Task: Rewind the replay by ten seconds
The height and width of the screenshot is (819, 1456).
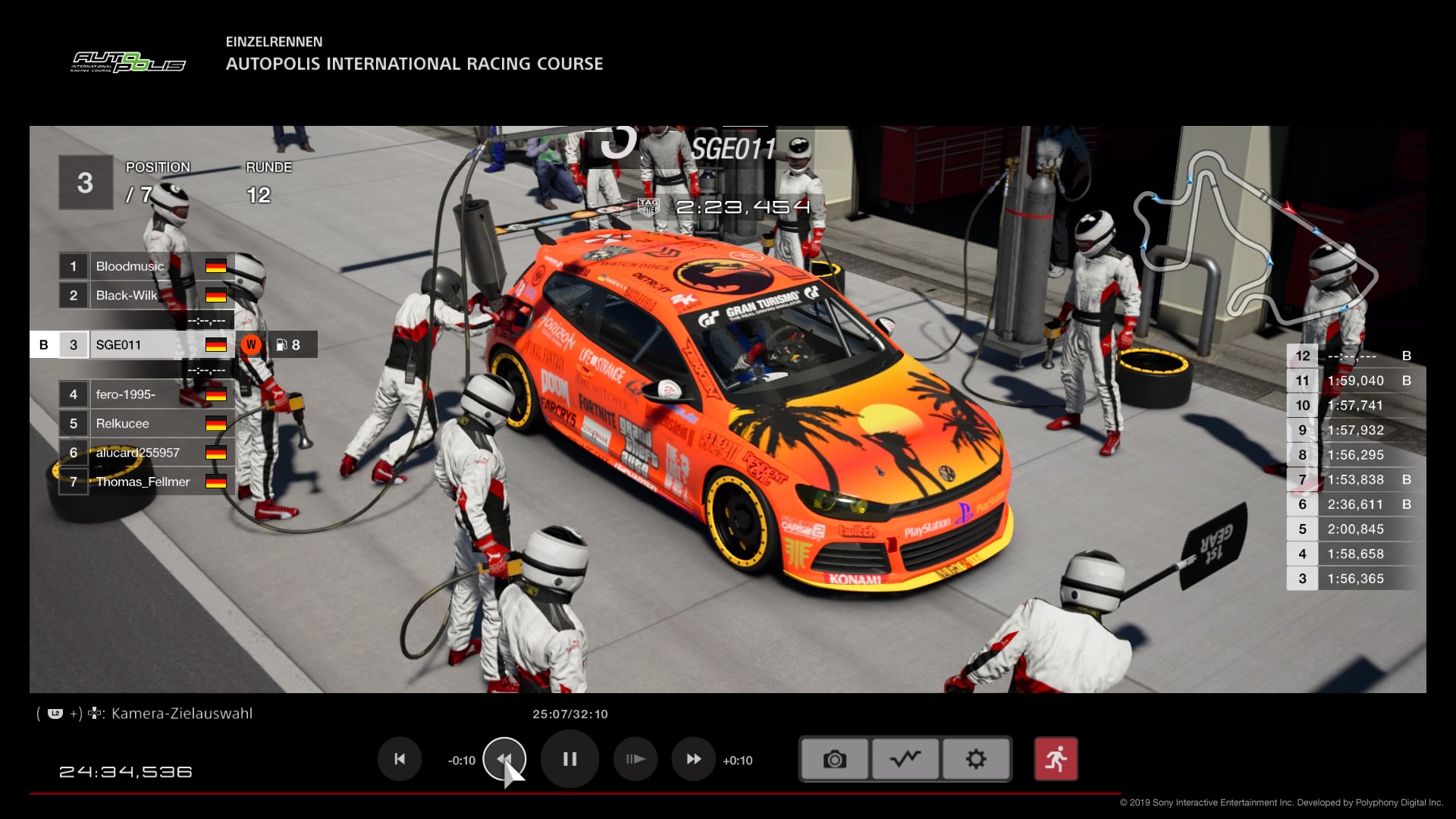Action: click(x=504, y=759)
